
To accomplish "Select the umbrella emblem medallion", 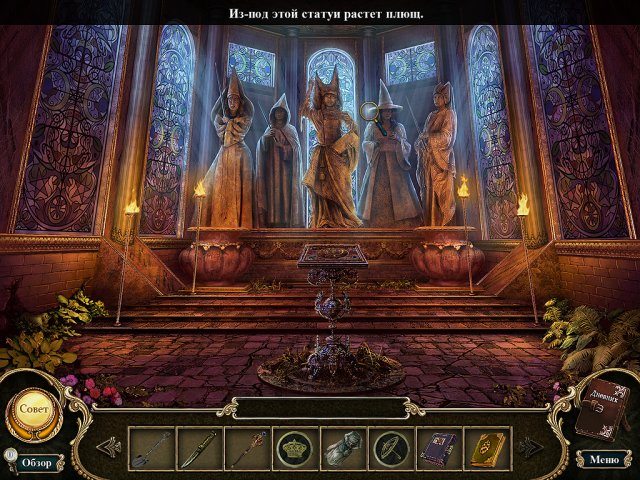I will 391,447.
